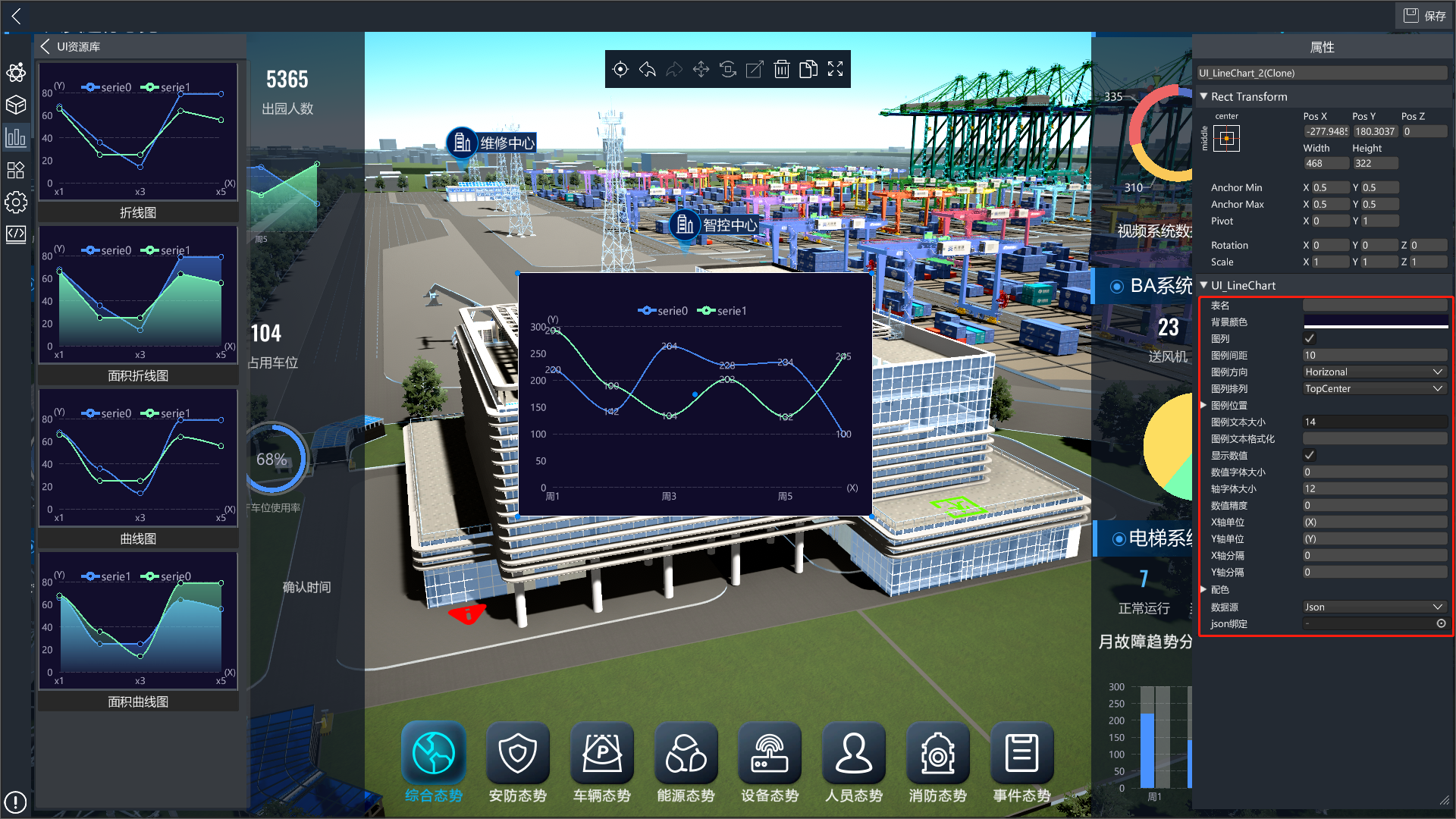The image size is (1456, 819).
Task: Open the 安防态势 security view
Action: pyautogui.click(x=518, y=762)
